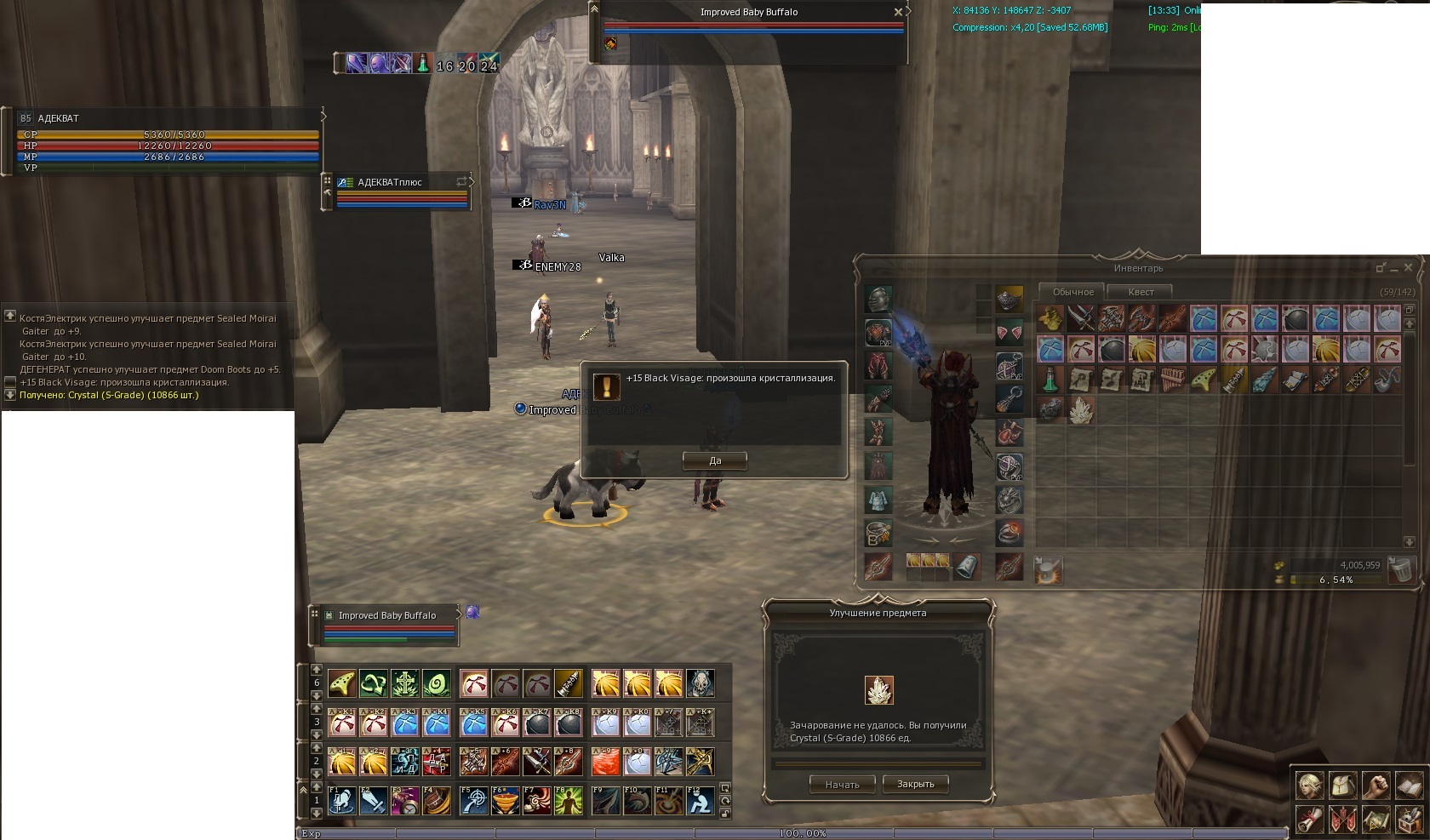Select the equipped helmet slot
Viewport: 1430px width, 840px height.
pos(878,300)
